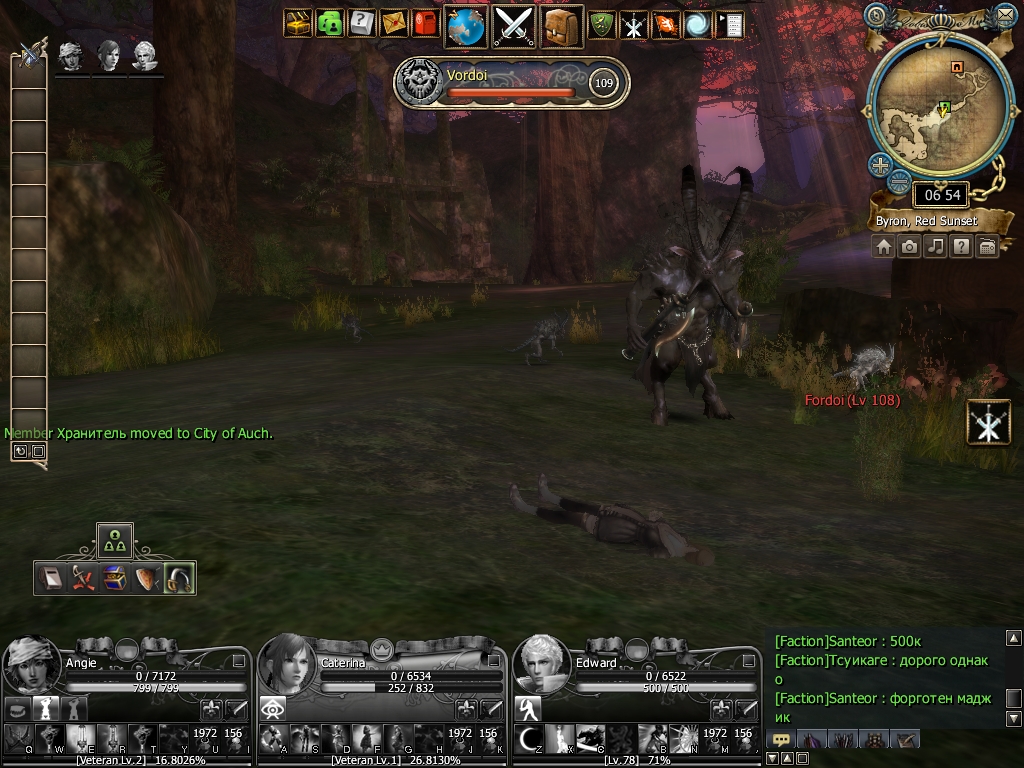Zoom in the minimap with plus button
This screenshot has width=1024, height=768.
(880, 165)
